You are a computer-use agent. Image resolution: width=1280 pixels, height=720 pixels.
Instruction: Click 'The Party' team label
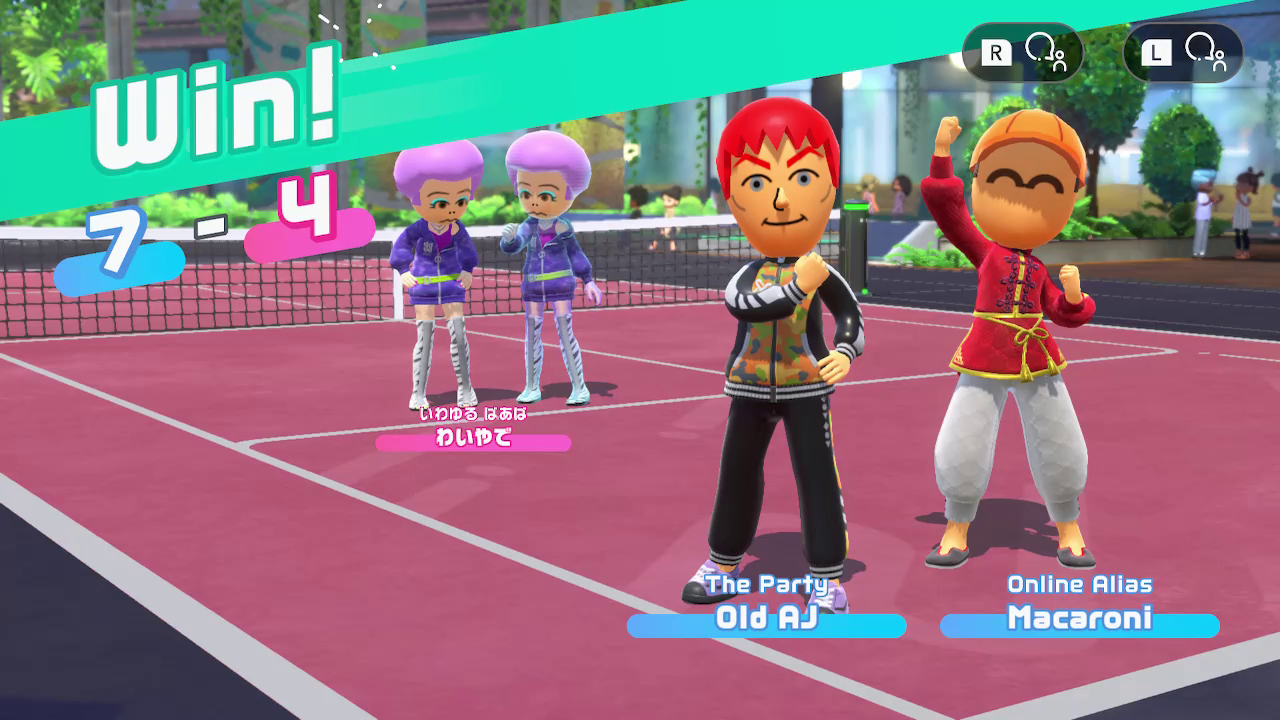(766, 584)
